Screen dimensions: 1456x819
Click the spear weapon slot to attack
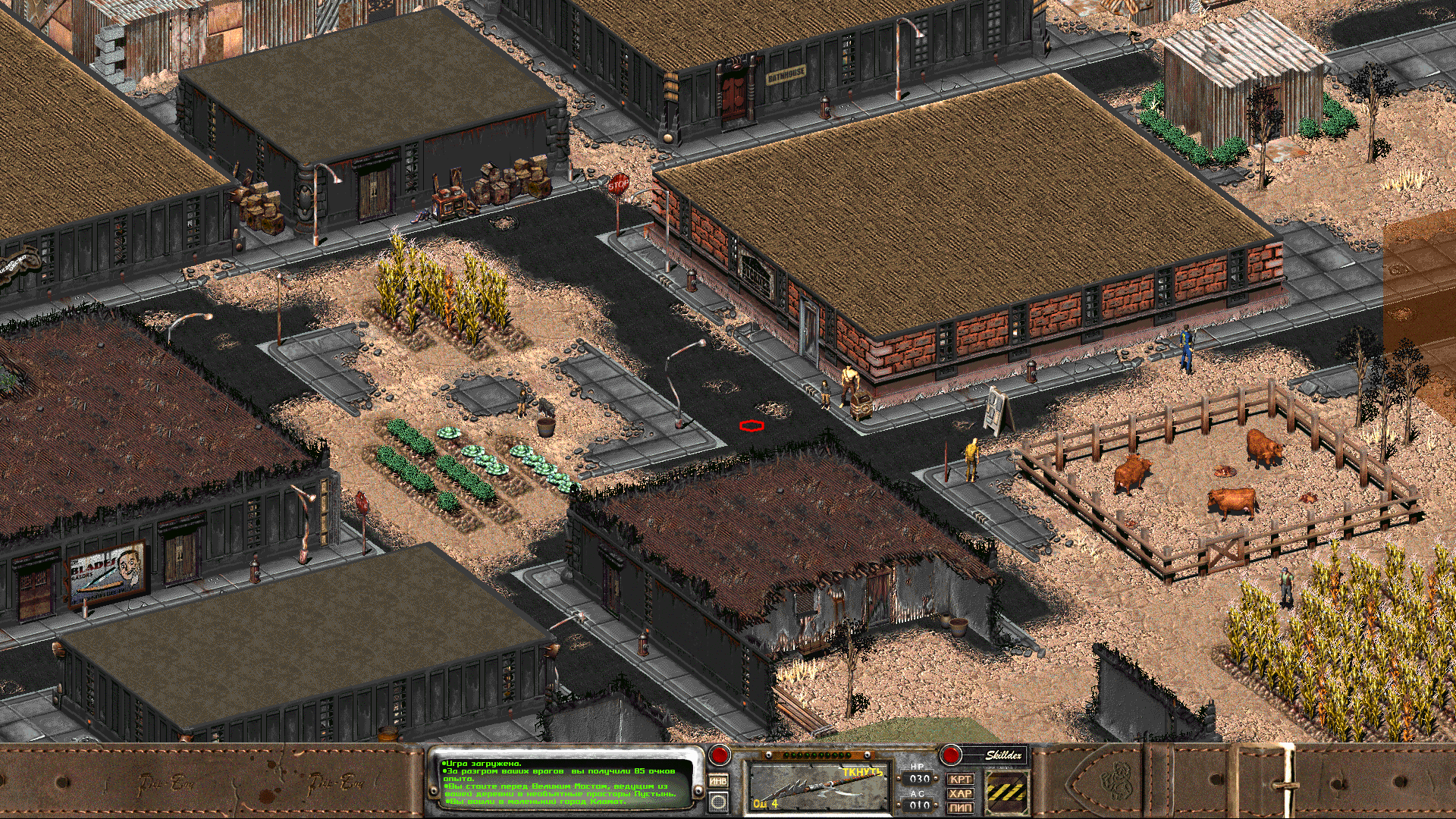coord(817,787)
